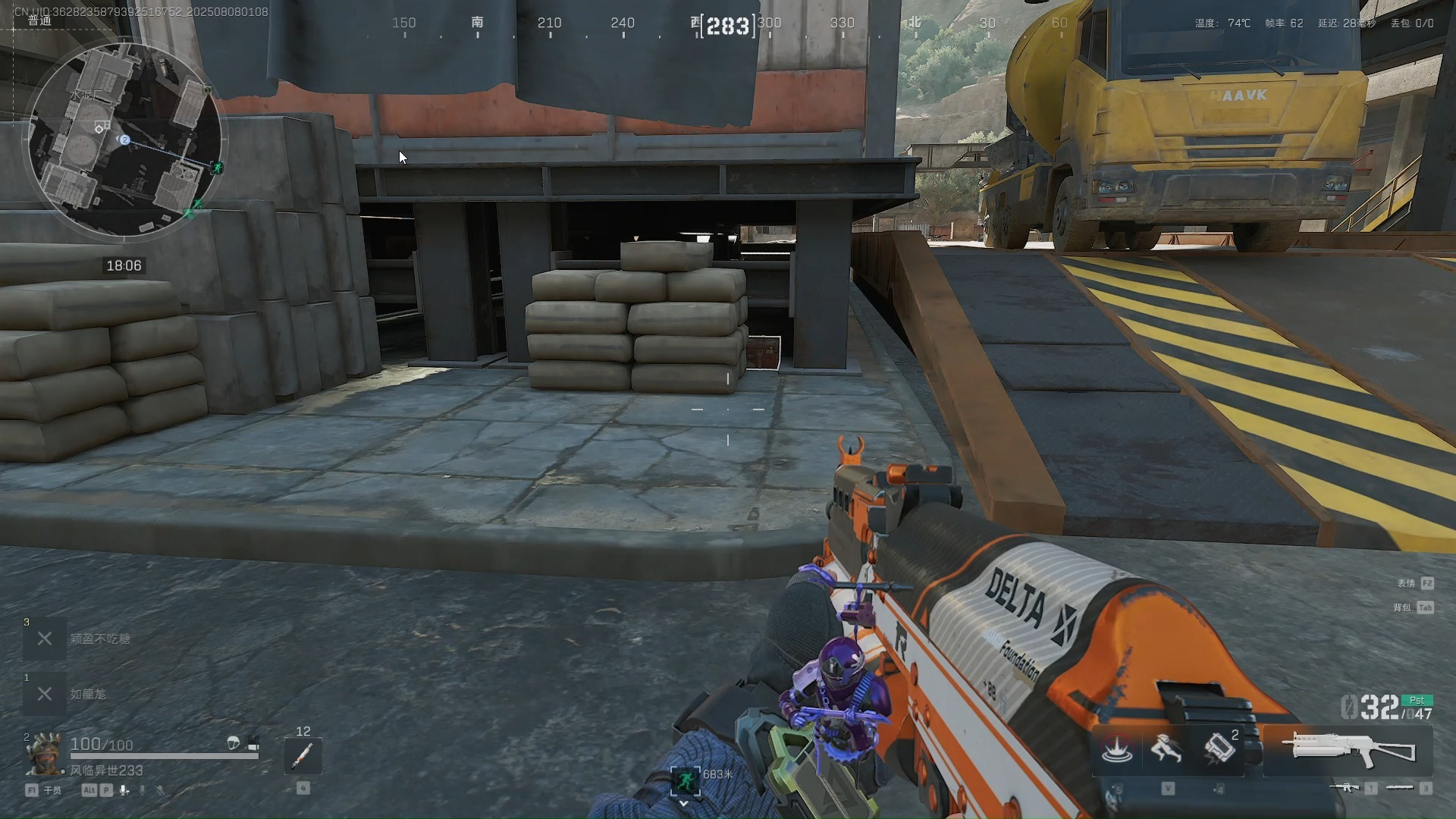
Task: Toggle the muted microphone icon
Action: [160, 790]
